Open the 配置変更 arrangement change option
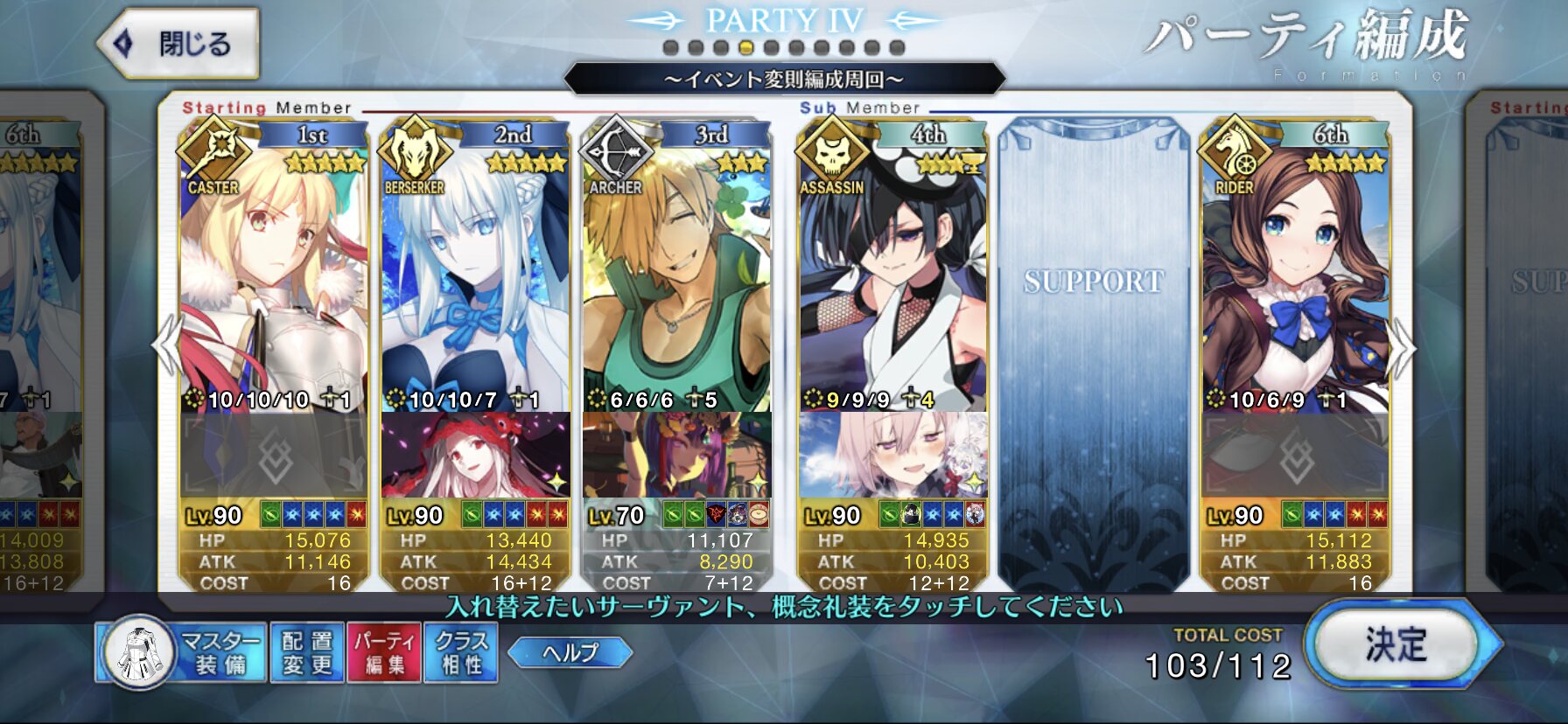 (x=307, y=653)
